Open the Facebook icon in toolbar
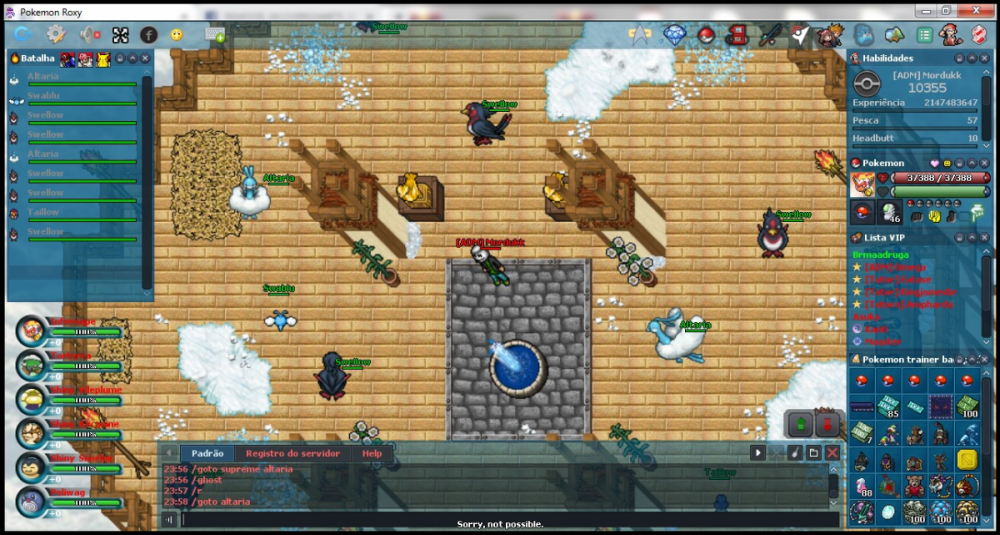 (148, 35)
